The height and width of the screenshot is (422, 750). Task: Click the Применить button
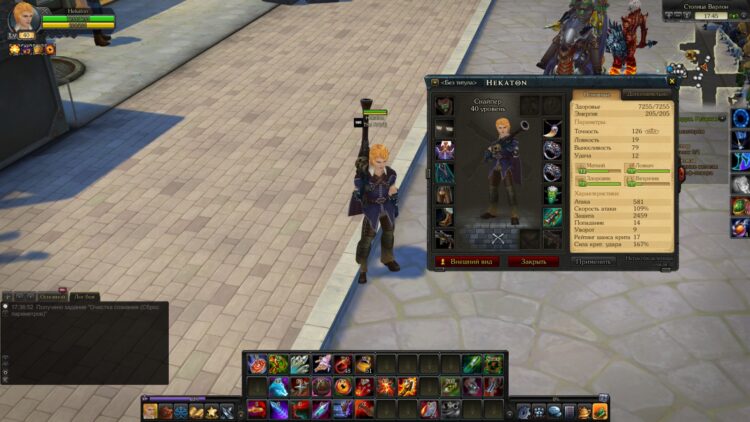click(x=593, y=261)
